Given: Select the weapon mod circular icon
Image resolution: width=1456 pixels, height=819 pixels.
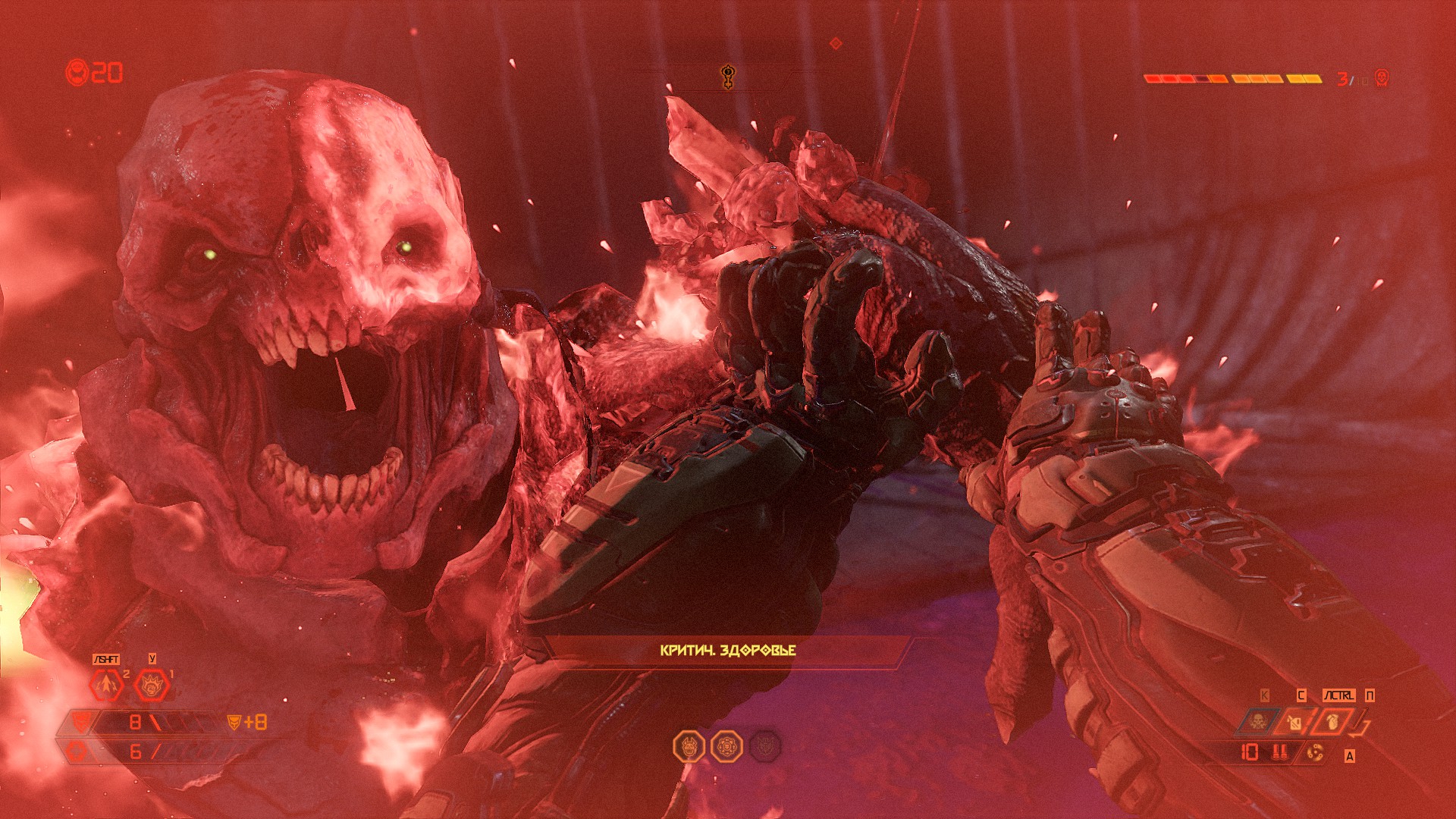Looking at the screenshot, I should tap(1316, 752).
